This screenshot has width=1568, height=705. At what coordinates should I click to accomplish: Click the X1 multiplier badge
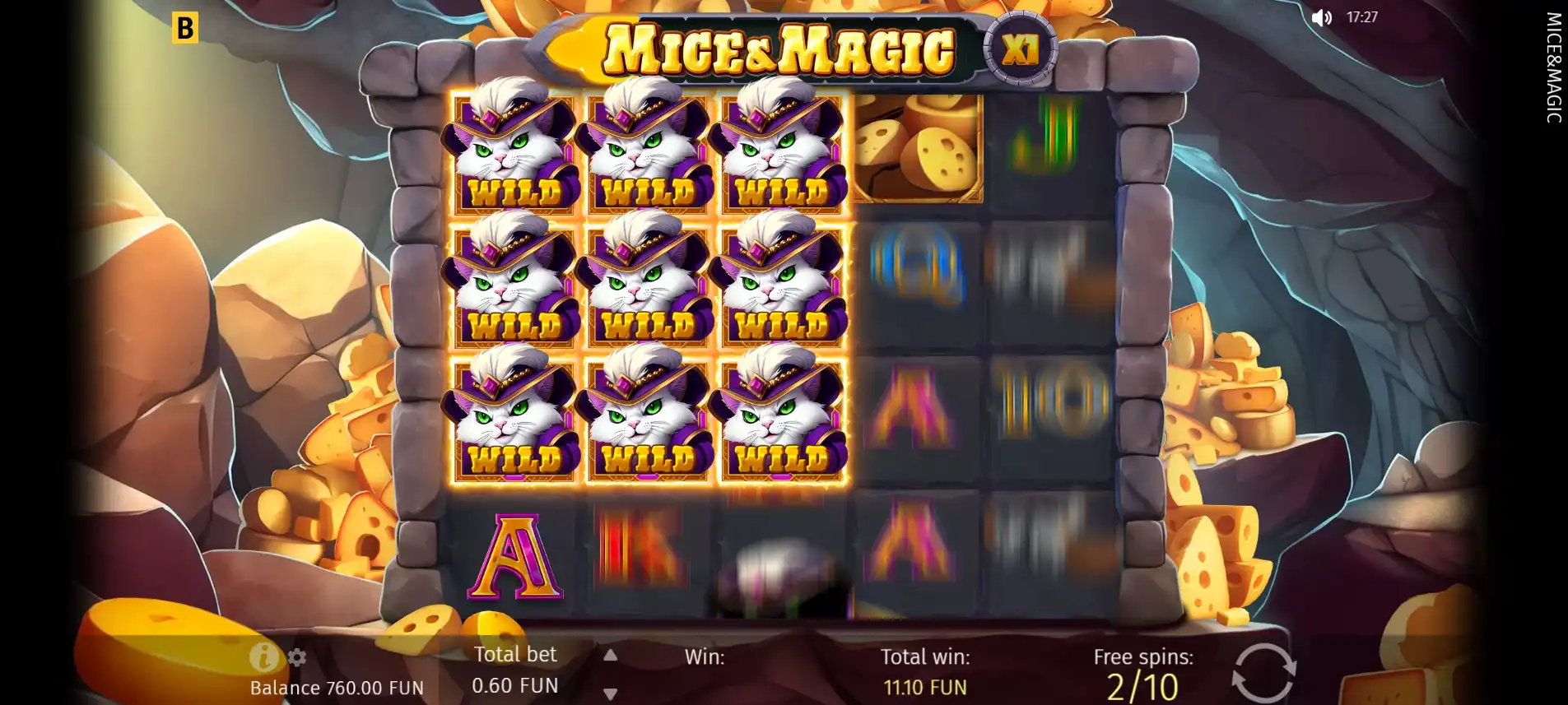(1019, 49)
